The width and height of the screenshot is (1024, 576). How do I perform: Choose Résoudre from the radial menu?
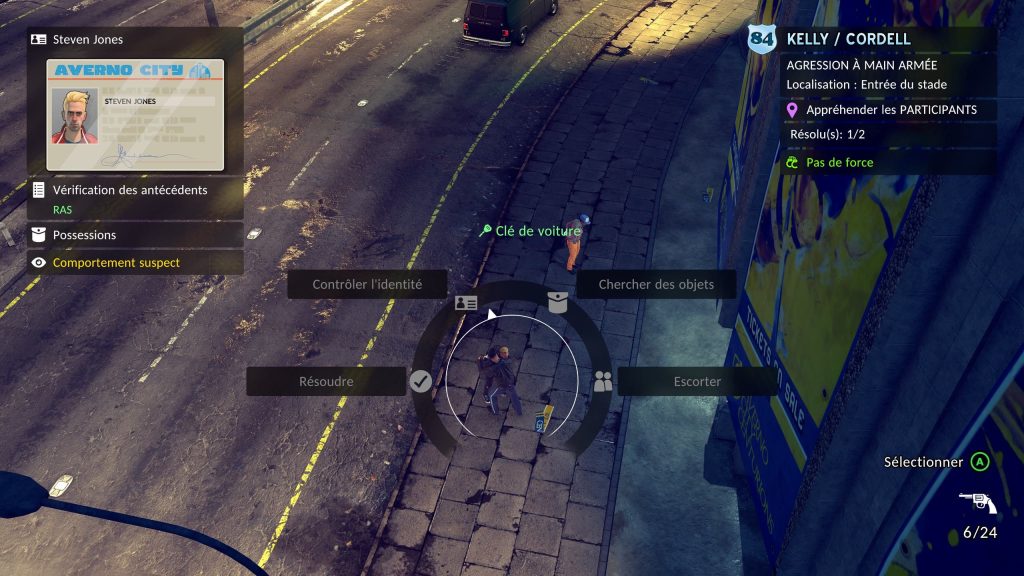click(326, 381)
